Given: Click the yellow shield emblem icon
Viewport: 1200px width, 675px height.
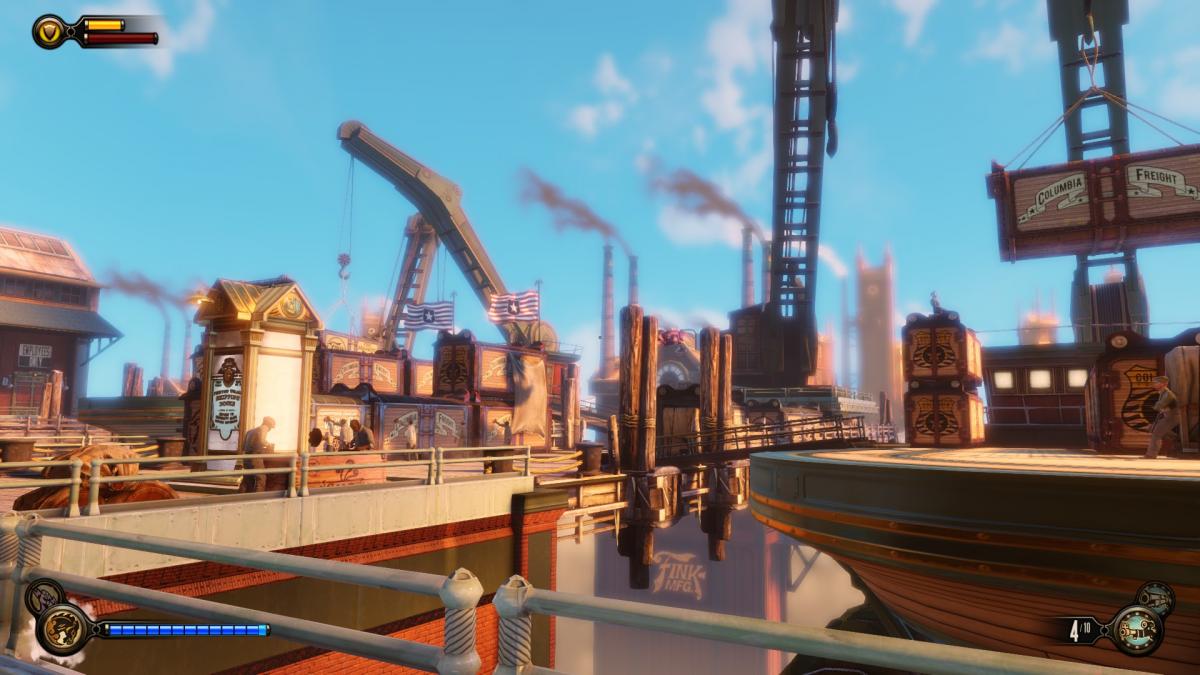Looking at the screenshot, I should coord(48,31).
